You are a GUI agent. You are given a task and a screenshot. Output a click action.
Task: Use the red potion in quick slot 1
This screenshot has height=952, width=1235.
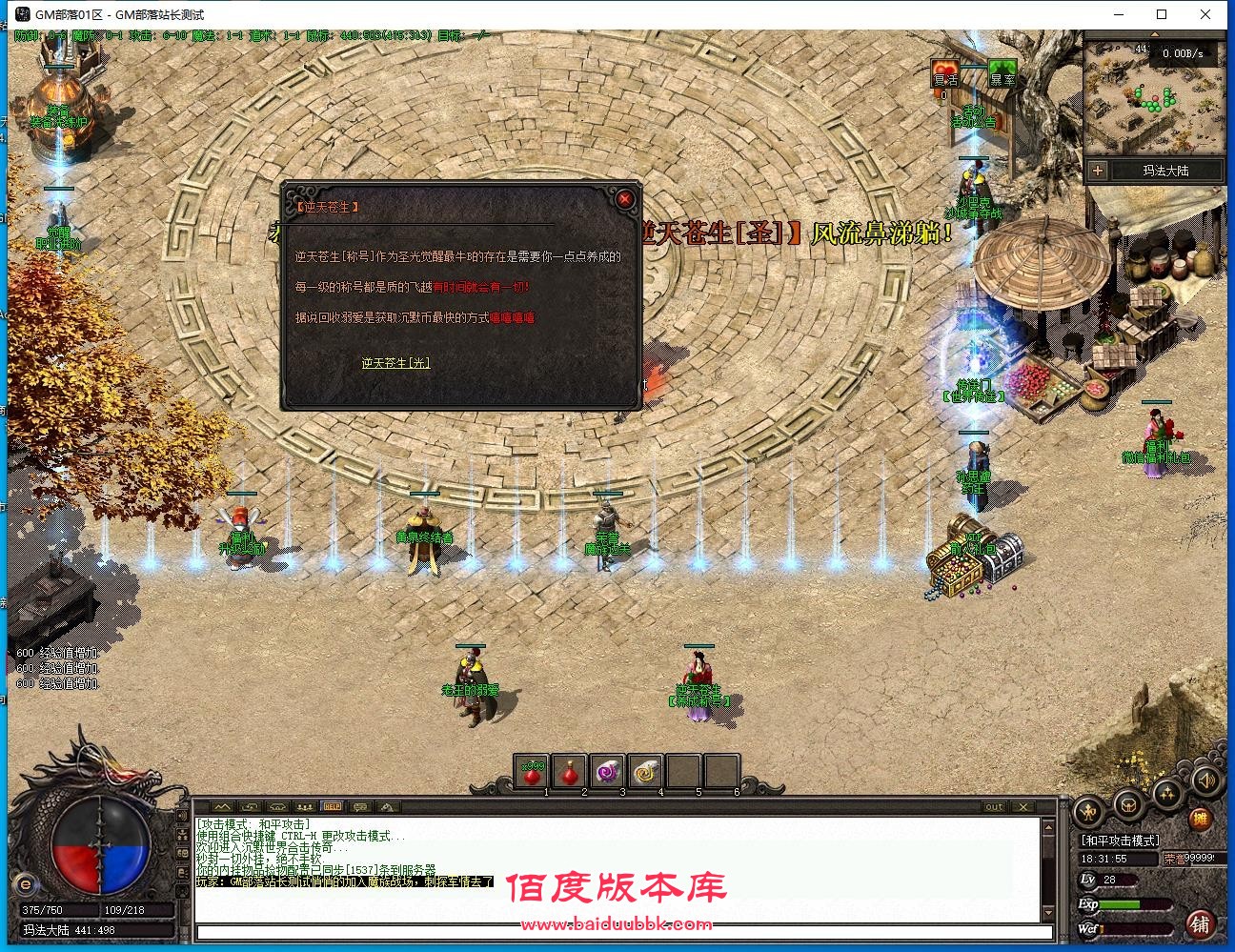(x=532, y=774)
